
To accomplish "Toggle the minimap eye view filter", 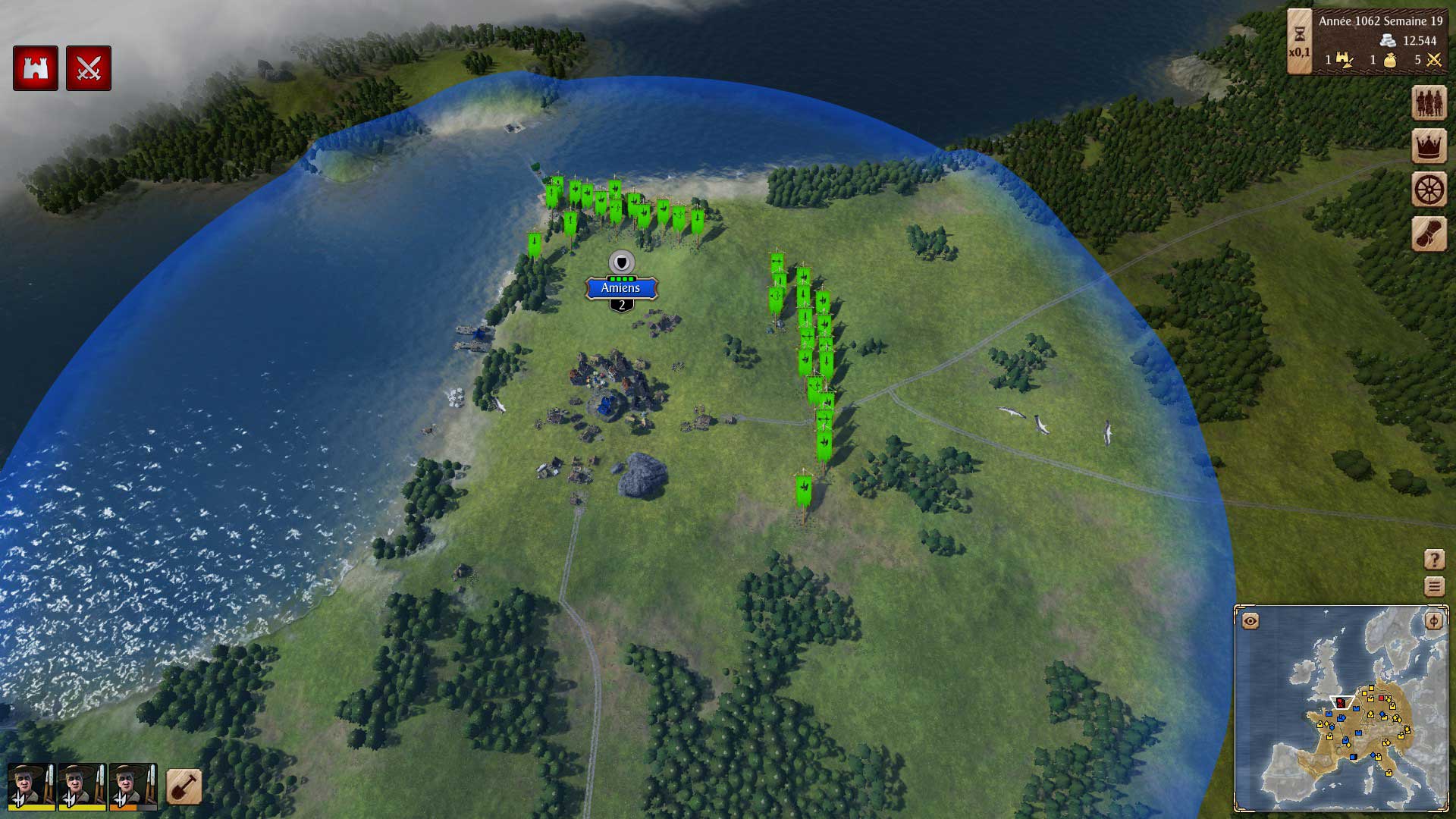I will point(1250,621).
